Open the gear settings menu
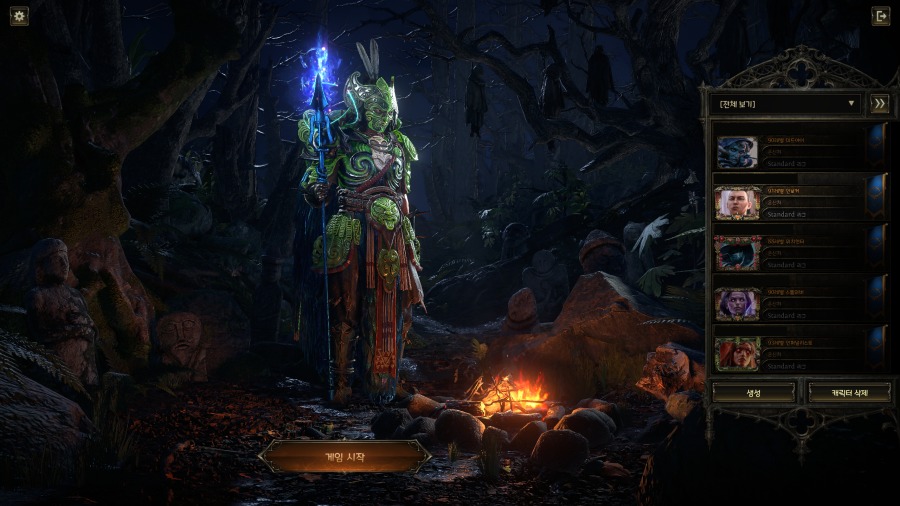Viewport: 900px width, 506px height. pyautogui.click(x=19, y=16)
